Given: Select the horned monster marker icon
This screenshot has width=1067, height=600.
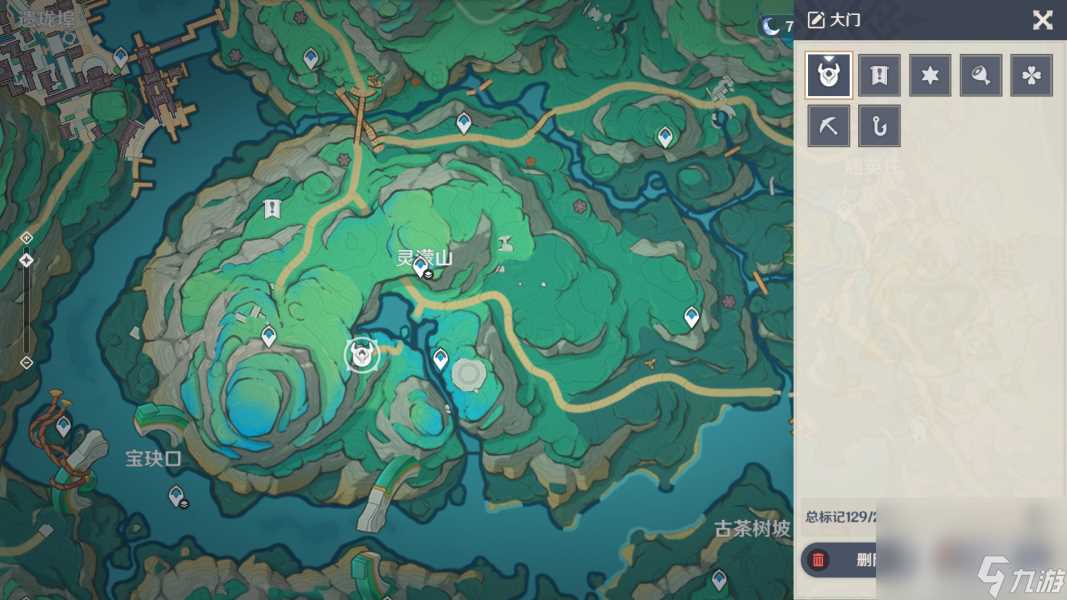Looking at the screenshot, I should (x=829, y=75).
